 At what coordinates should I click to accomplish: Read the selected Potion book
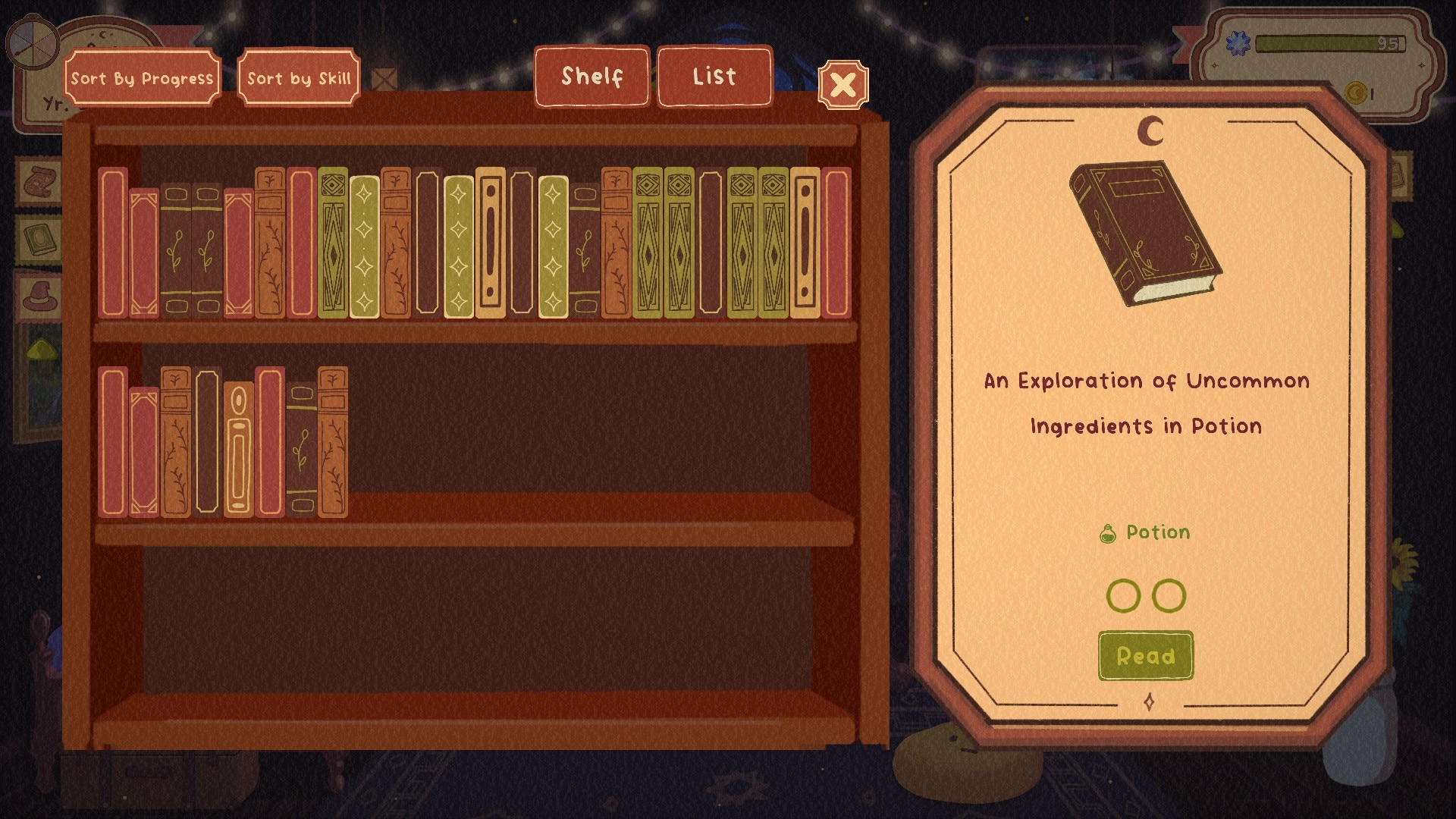coord(1145,656)
